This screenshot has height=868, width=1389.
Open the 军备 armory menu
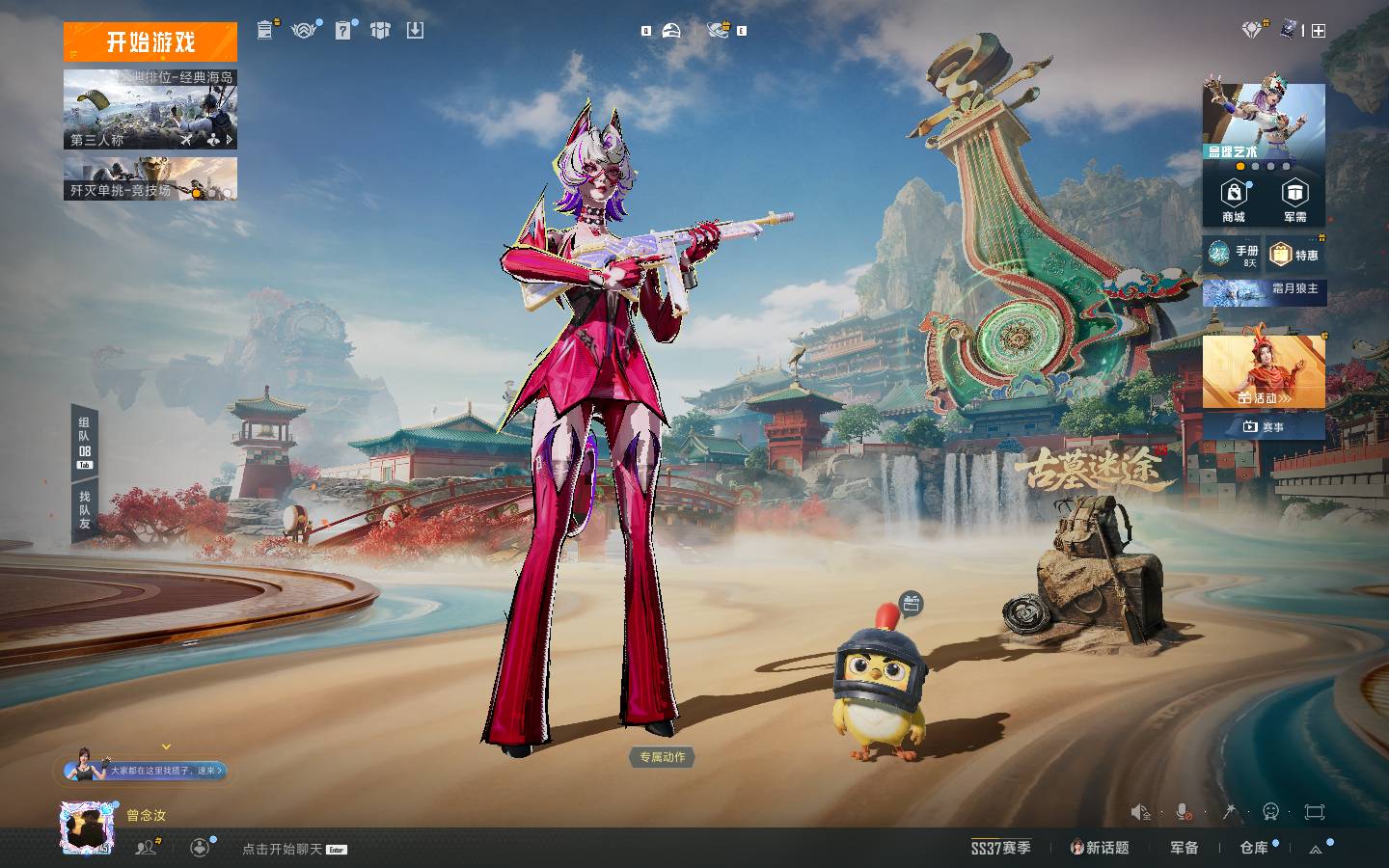click(1184, 848)
